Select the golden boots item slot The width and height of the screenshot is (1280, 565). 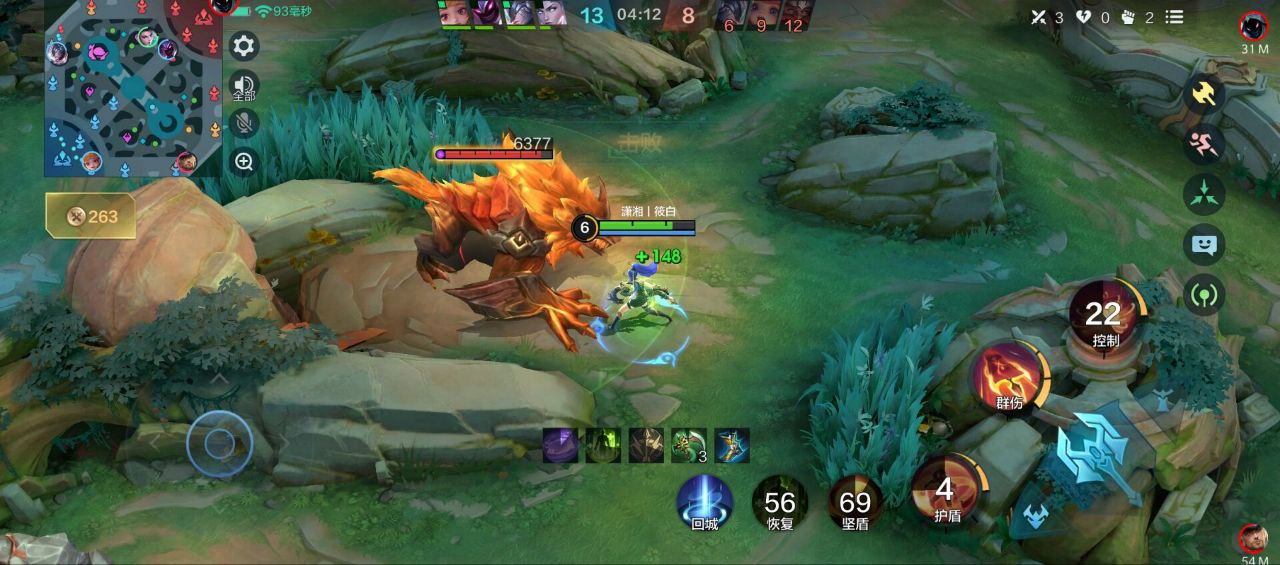[732, 445]
